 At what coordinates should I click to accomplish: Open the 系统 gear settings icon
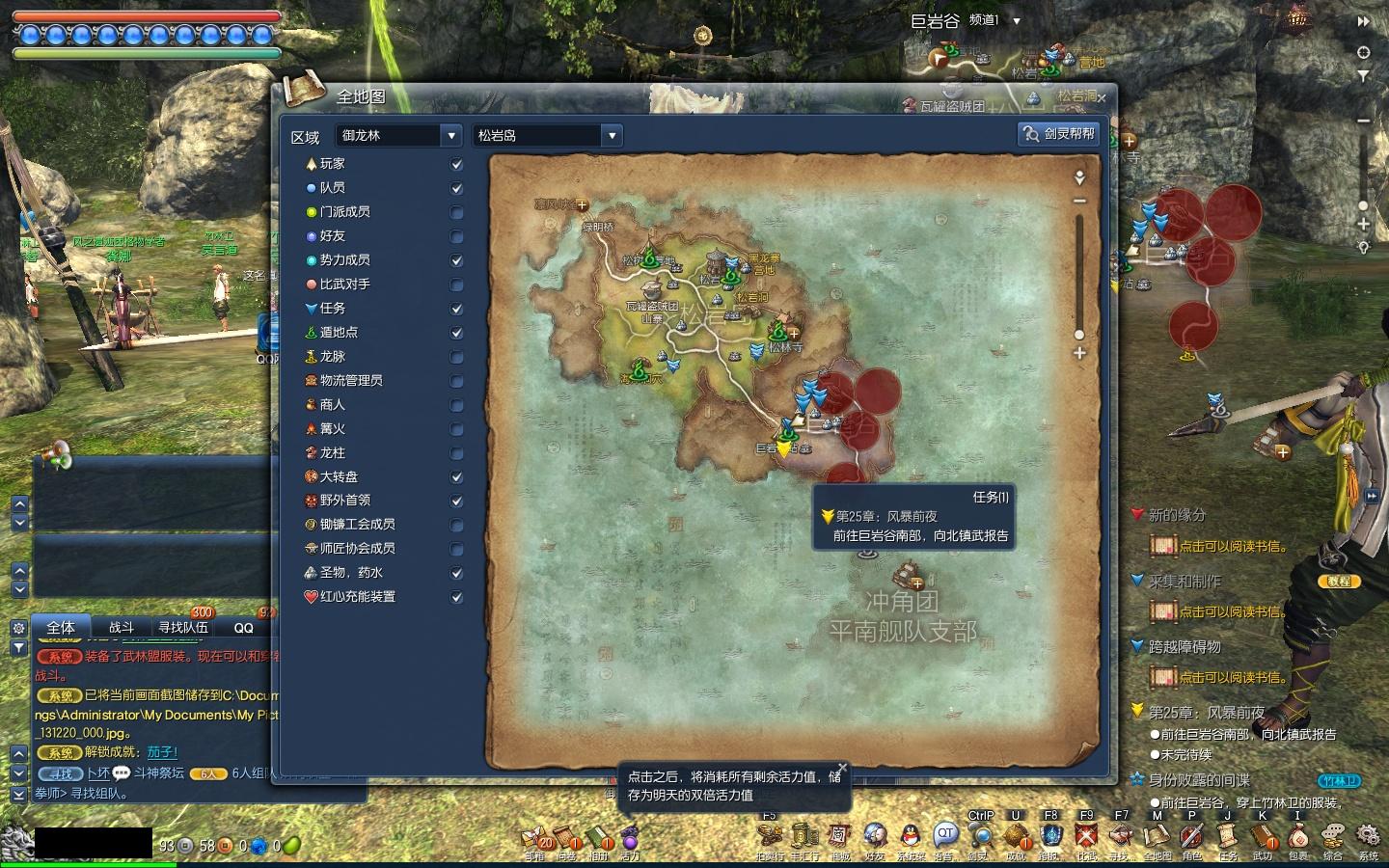pyautogui.click(x=1368, y=835)
